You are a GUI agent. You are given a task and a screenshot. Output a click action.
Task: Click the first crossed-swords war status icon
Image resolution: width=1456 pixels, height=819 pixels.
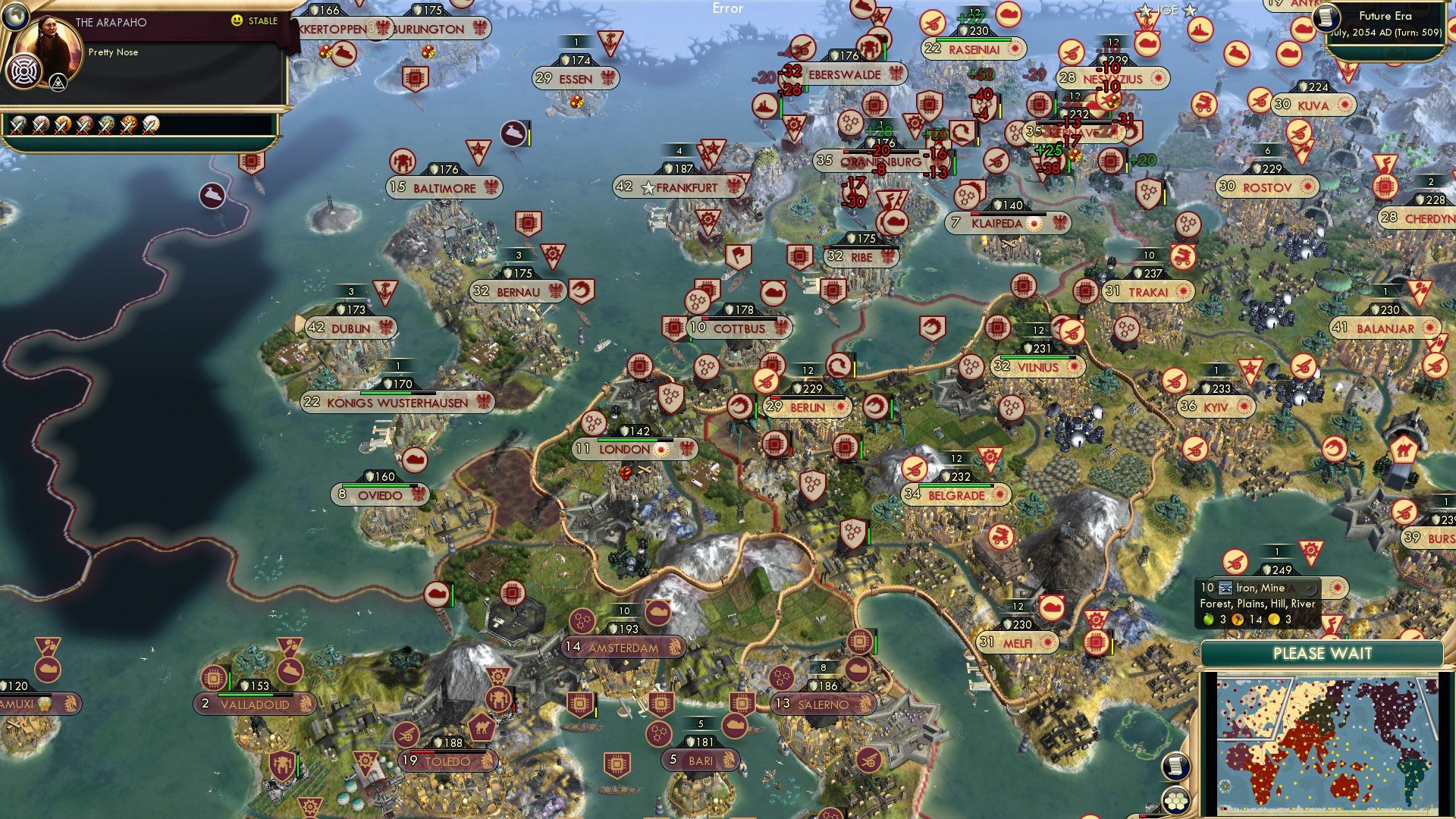17,124
